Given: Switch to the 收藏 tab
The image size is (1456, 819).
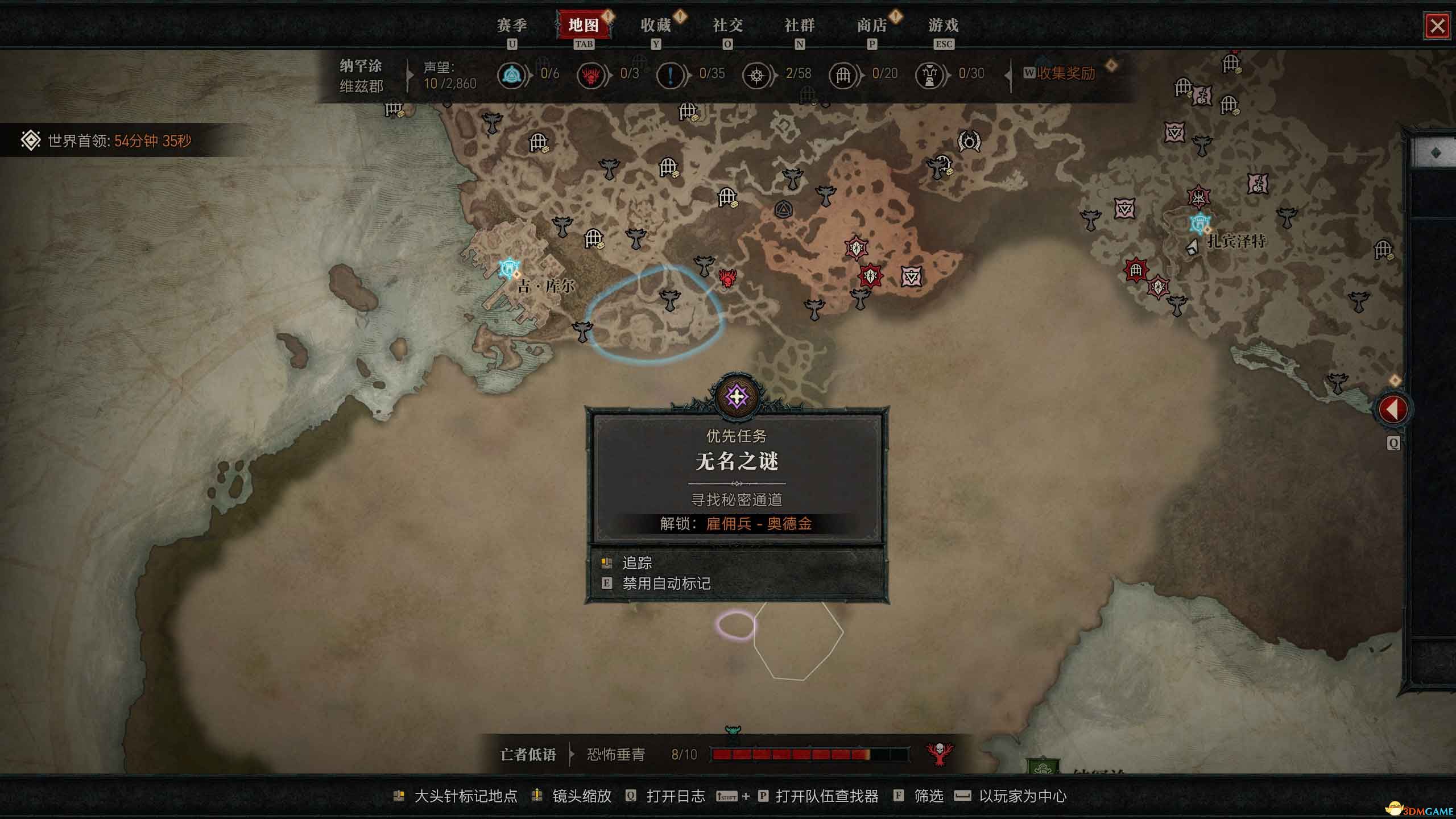Looking at the screenshot, I should tap(657, 26).
